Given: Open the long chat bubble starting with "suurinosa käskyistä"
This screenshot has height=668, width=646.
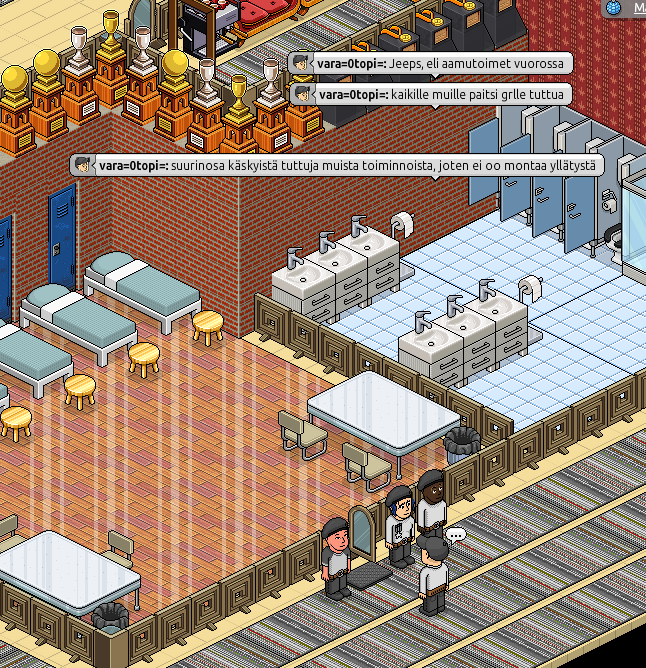Looking at the screenshot, I should coord(338,165).
